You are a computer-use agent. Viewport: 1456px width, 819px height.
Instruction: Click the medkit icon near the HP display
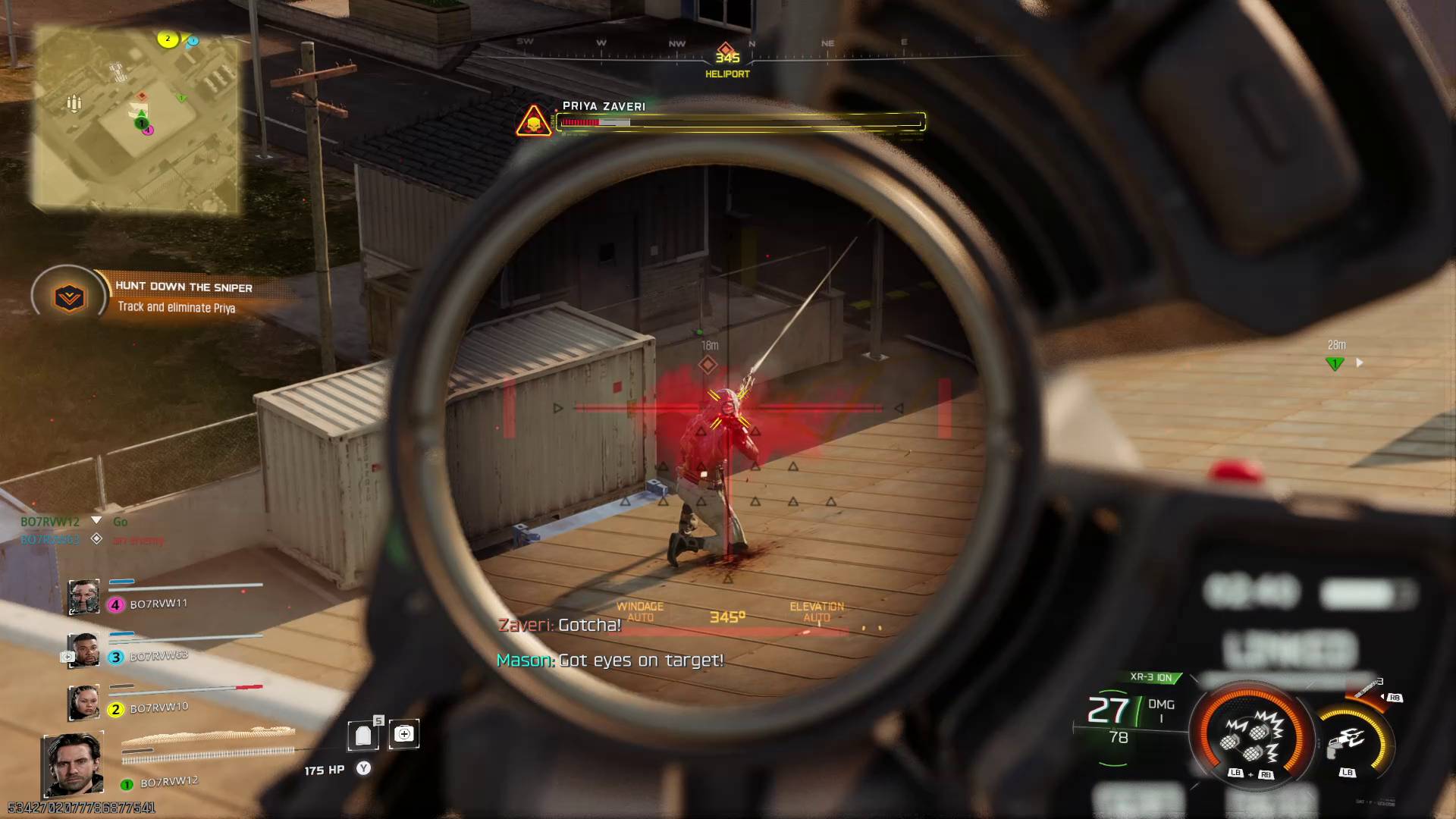(x=404, y=733)
